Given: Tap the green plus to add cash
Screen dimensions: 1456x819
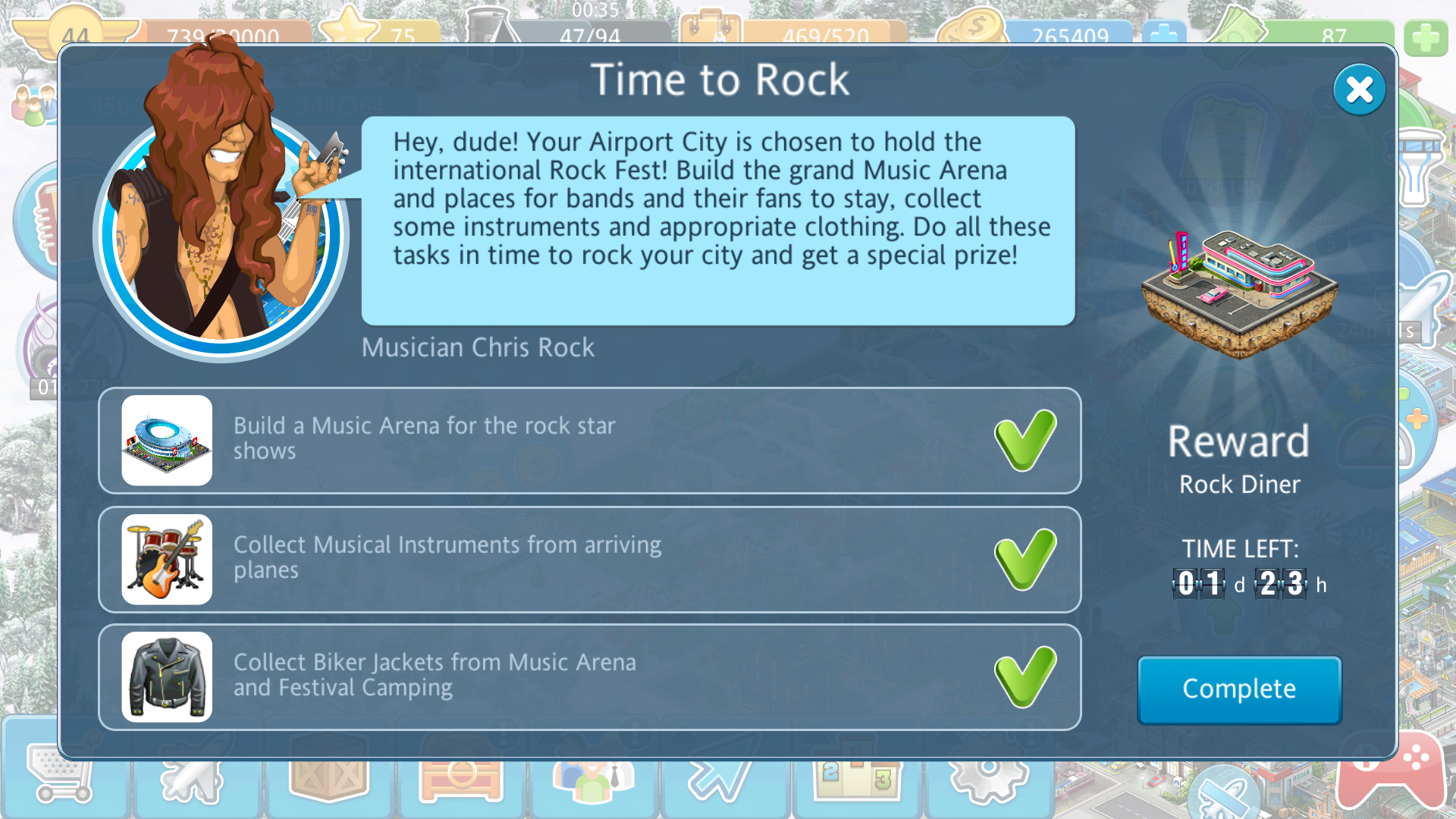Looking at the screenshot, I should tap(1425, 37).
